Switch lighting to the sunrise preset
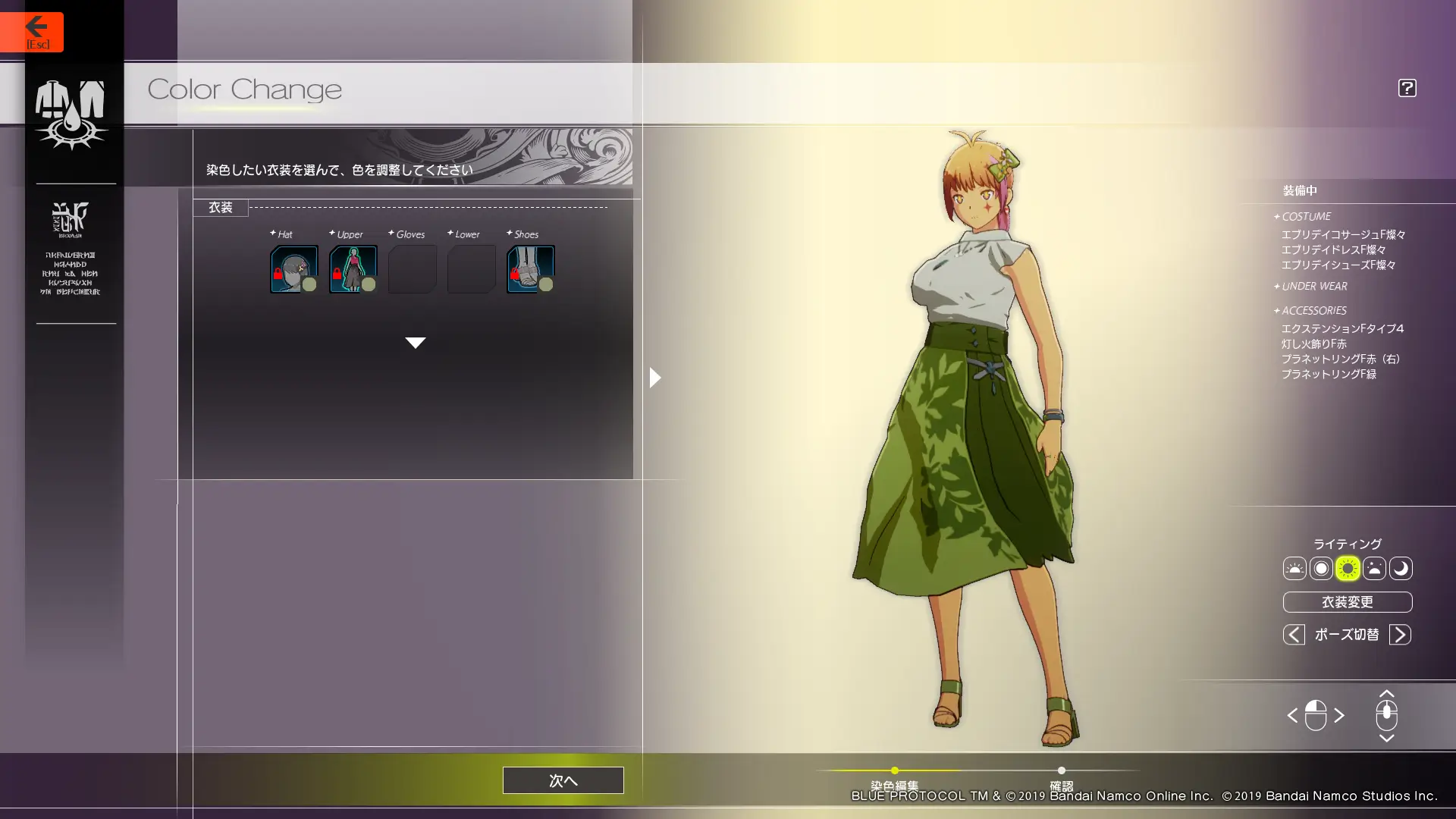 1294,569
